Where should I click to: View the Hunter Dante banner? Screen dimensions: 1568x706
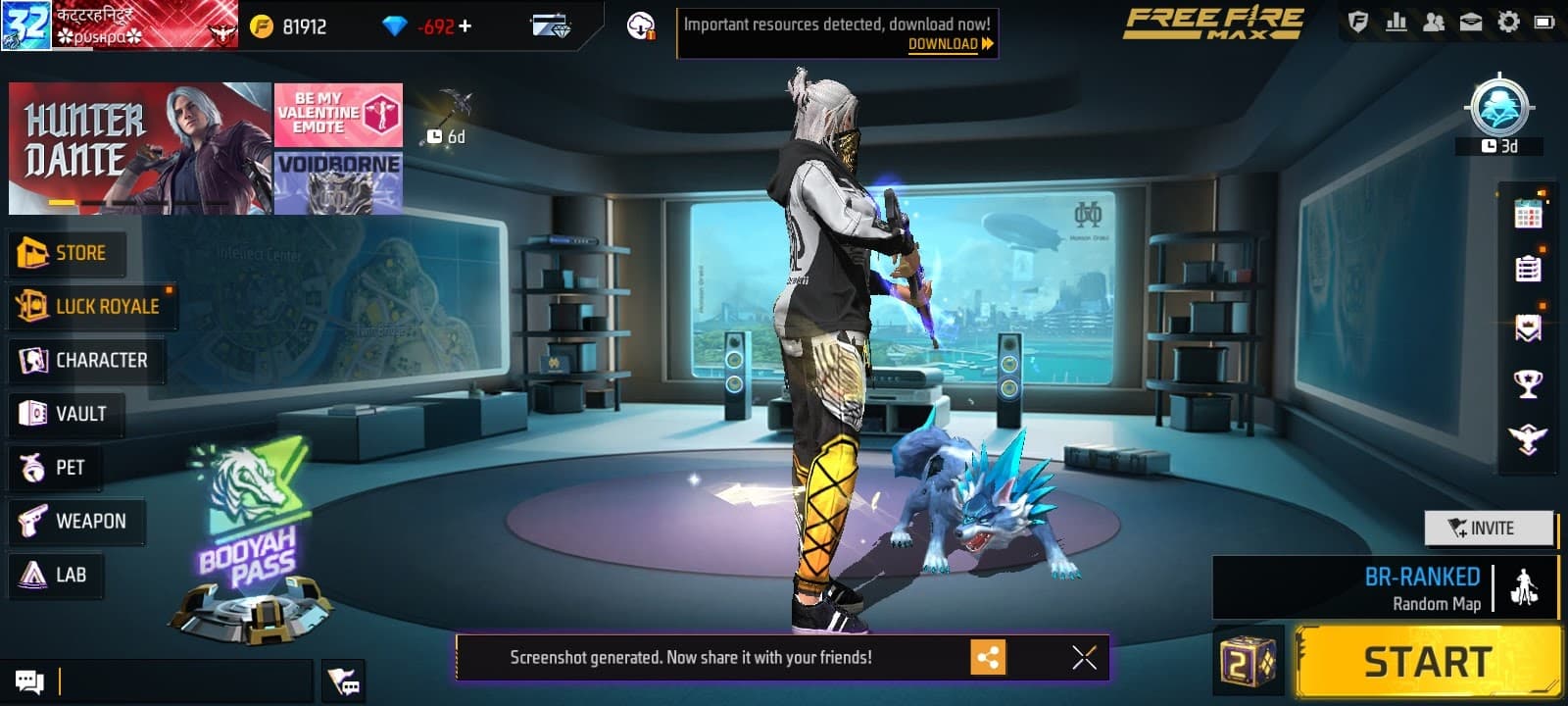coord(139,148)
